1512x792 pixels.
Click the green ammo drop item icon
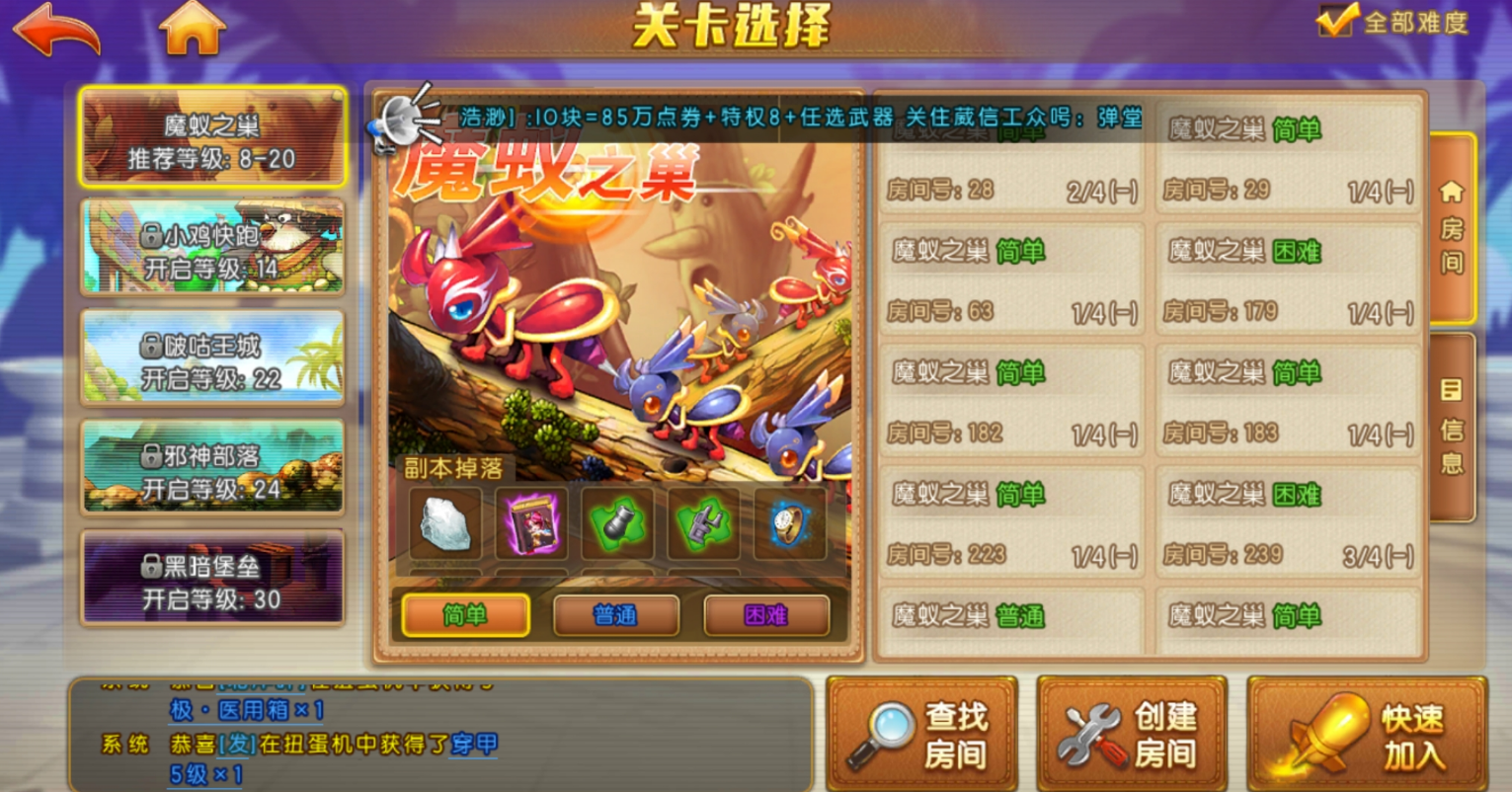click(617, 526)
